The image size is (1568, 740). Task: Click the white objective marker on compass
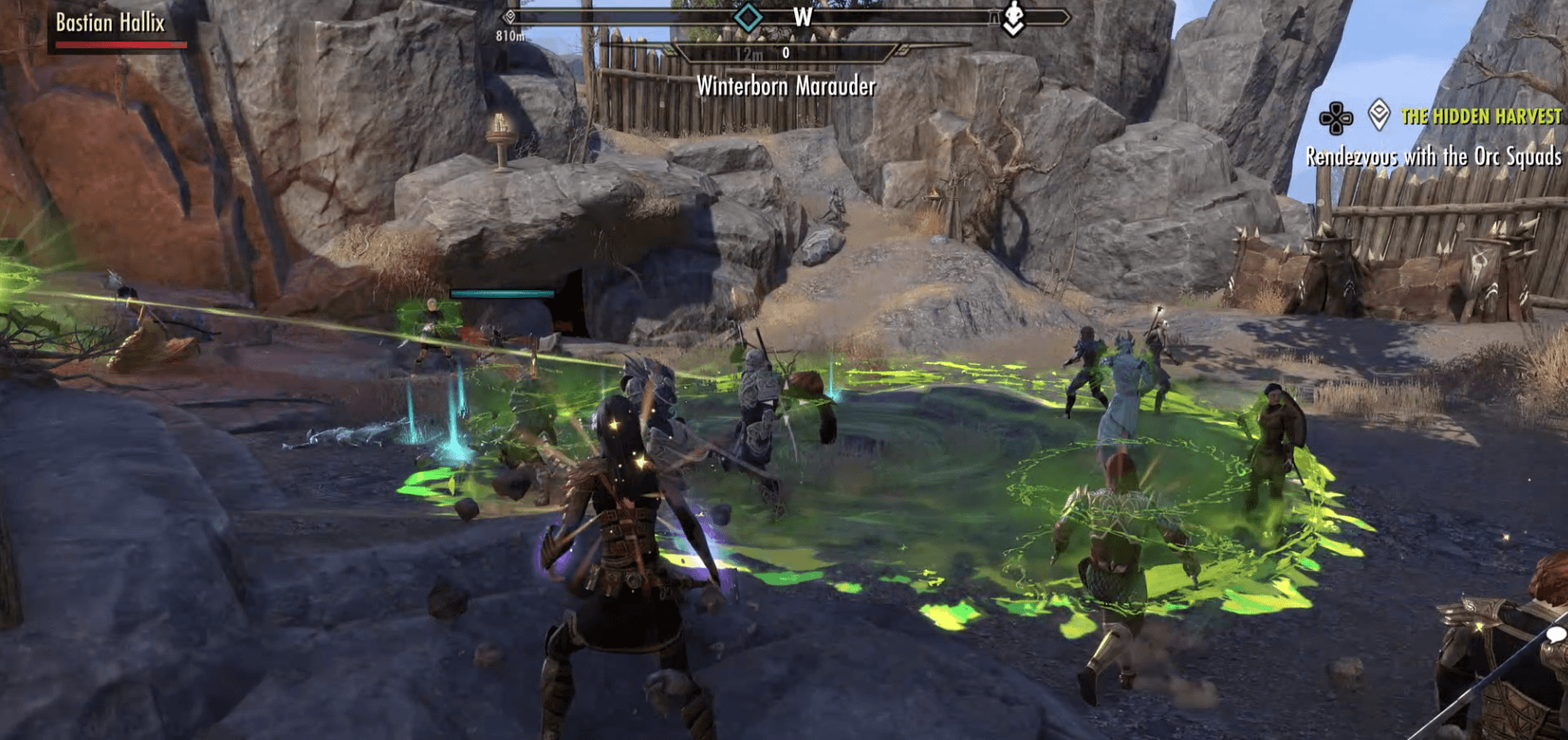(1014, 17)
